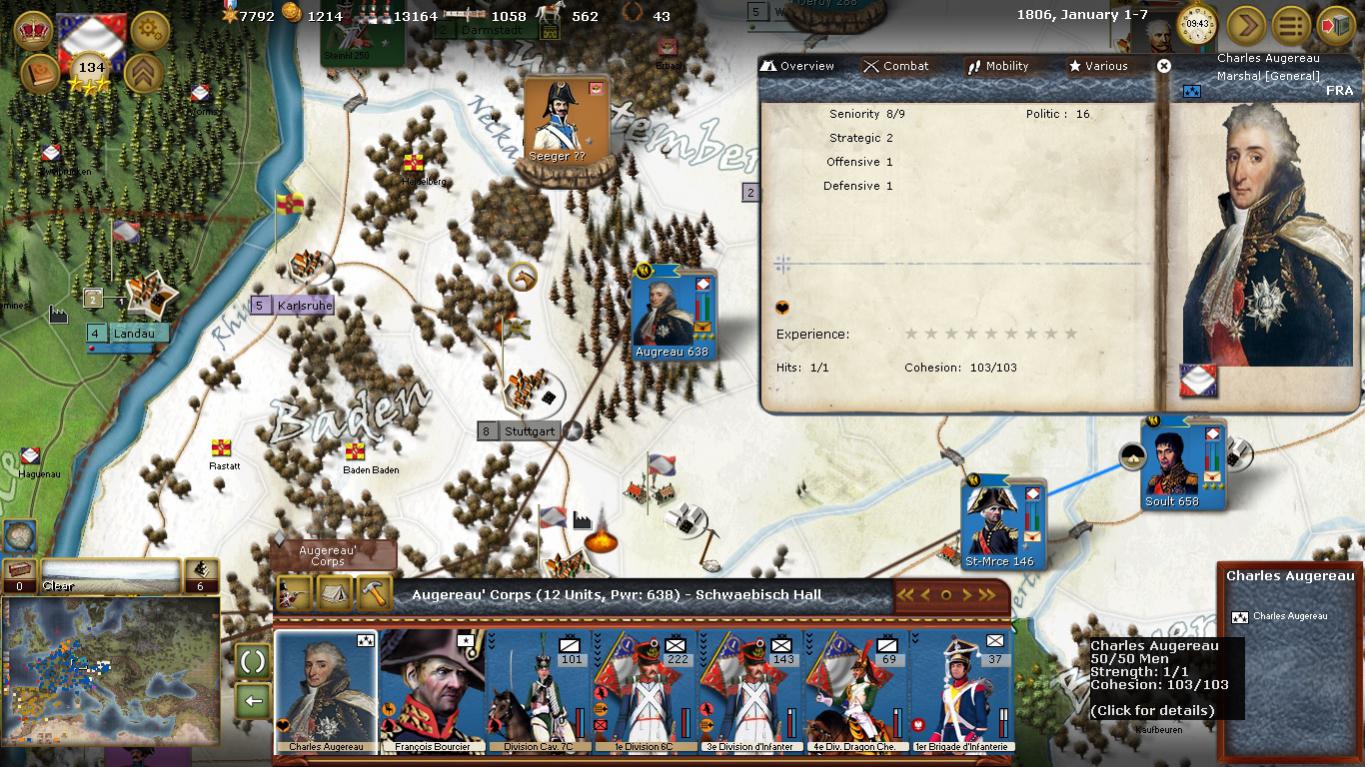
Task: Select the François Bourcier unit card
Action: pos(432,690)
